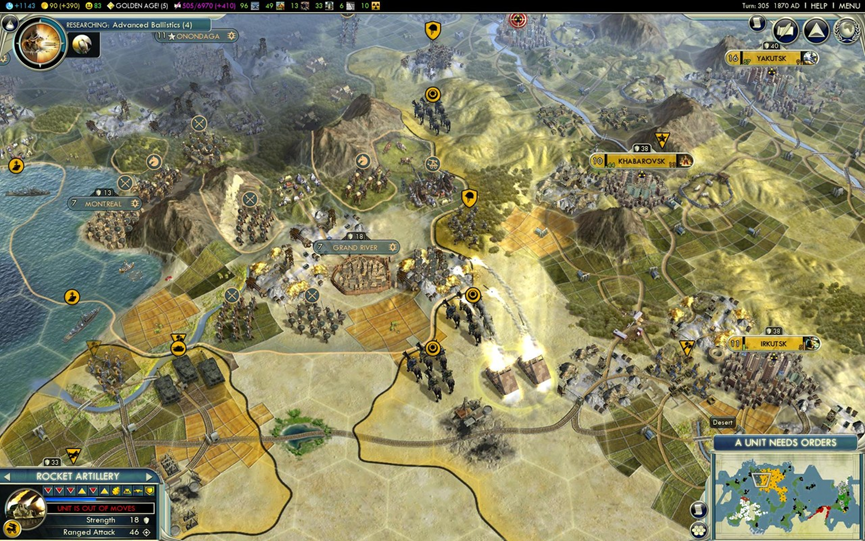Select the Onondaga city banner

(196, 36)
